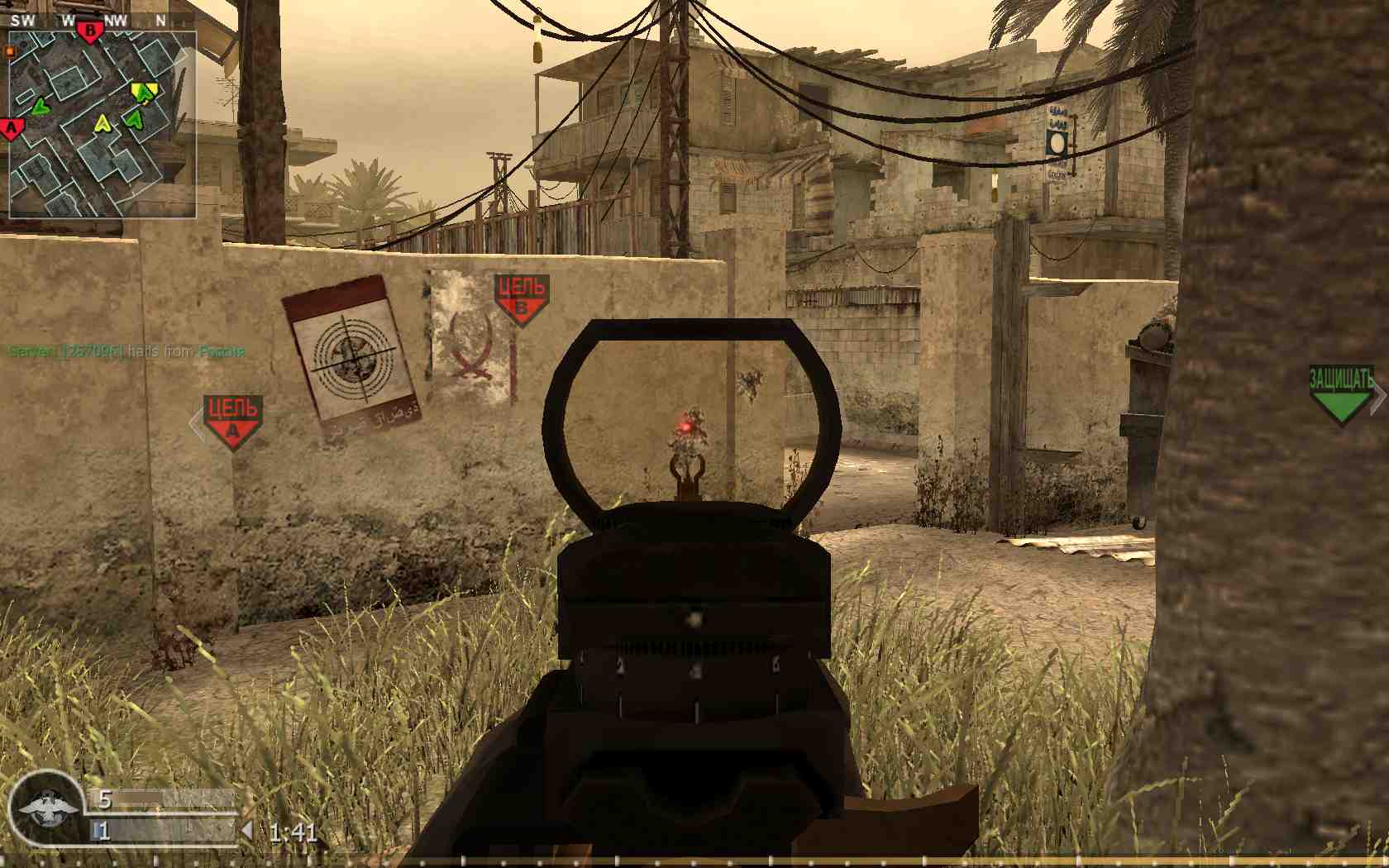Click the arrow below the ЗАЩИЩАТЬ banner

coord(1340,403)
